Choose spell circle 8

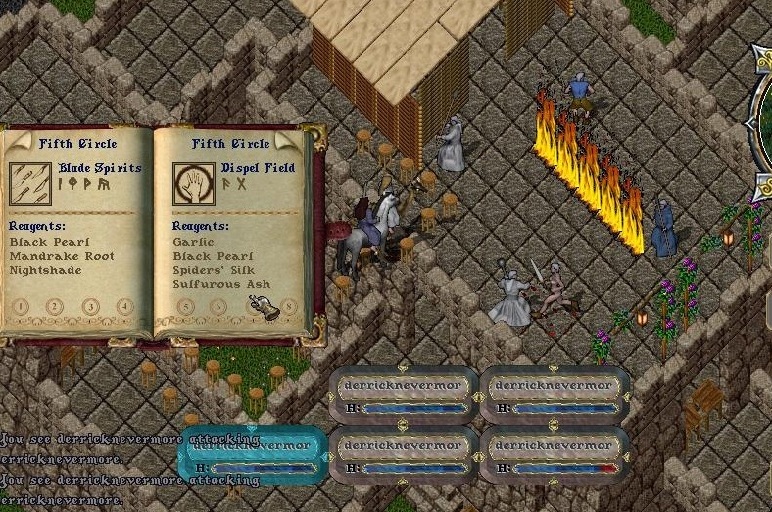[x=288, y=306]
